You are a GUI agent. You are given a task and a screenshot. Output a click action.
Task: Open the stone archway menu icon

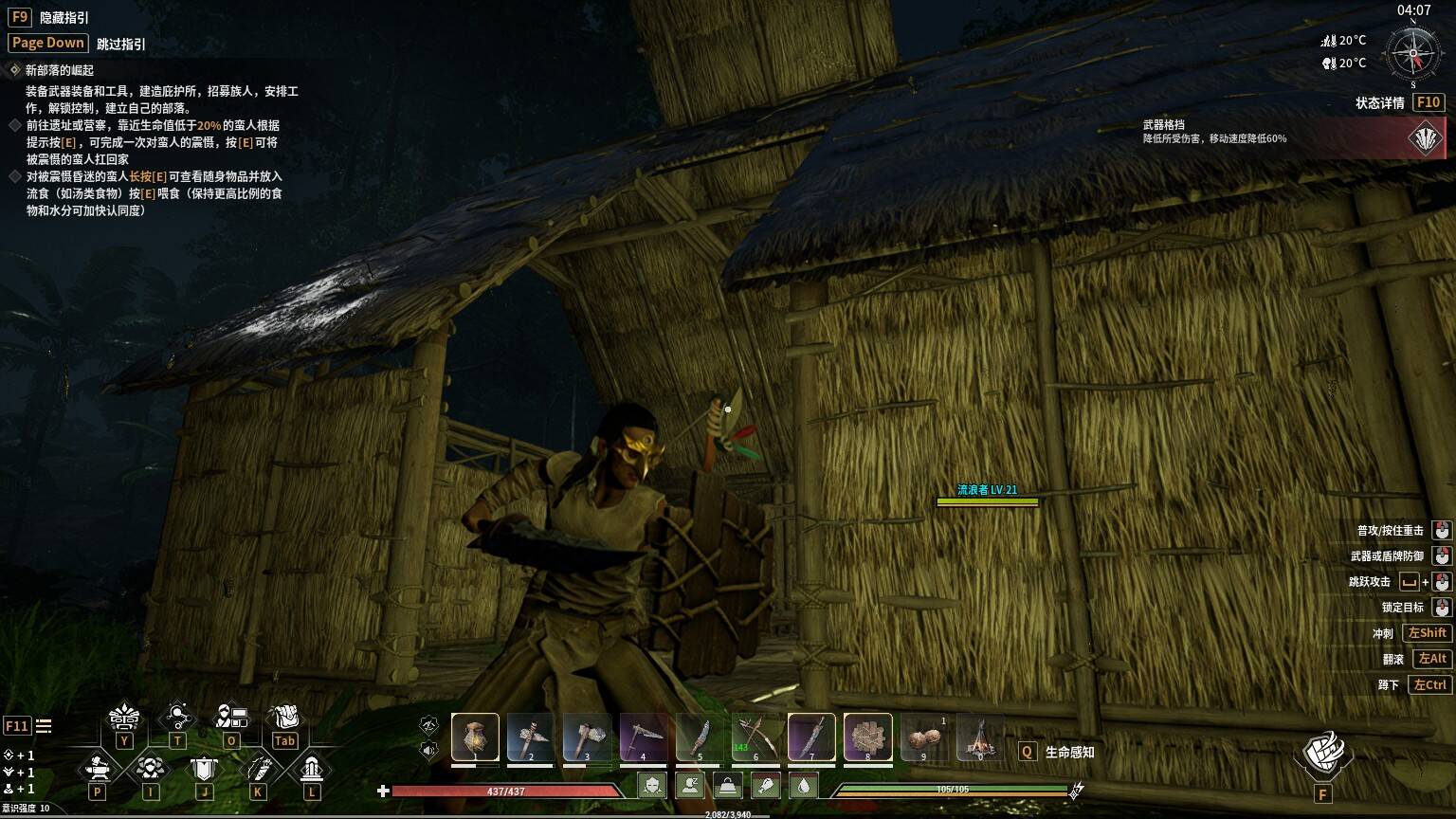pos(311,768)
